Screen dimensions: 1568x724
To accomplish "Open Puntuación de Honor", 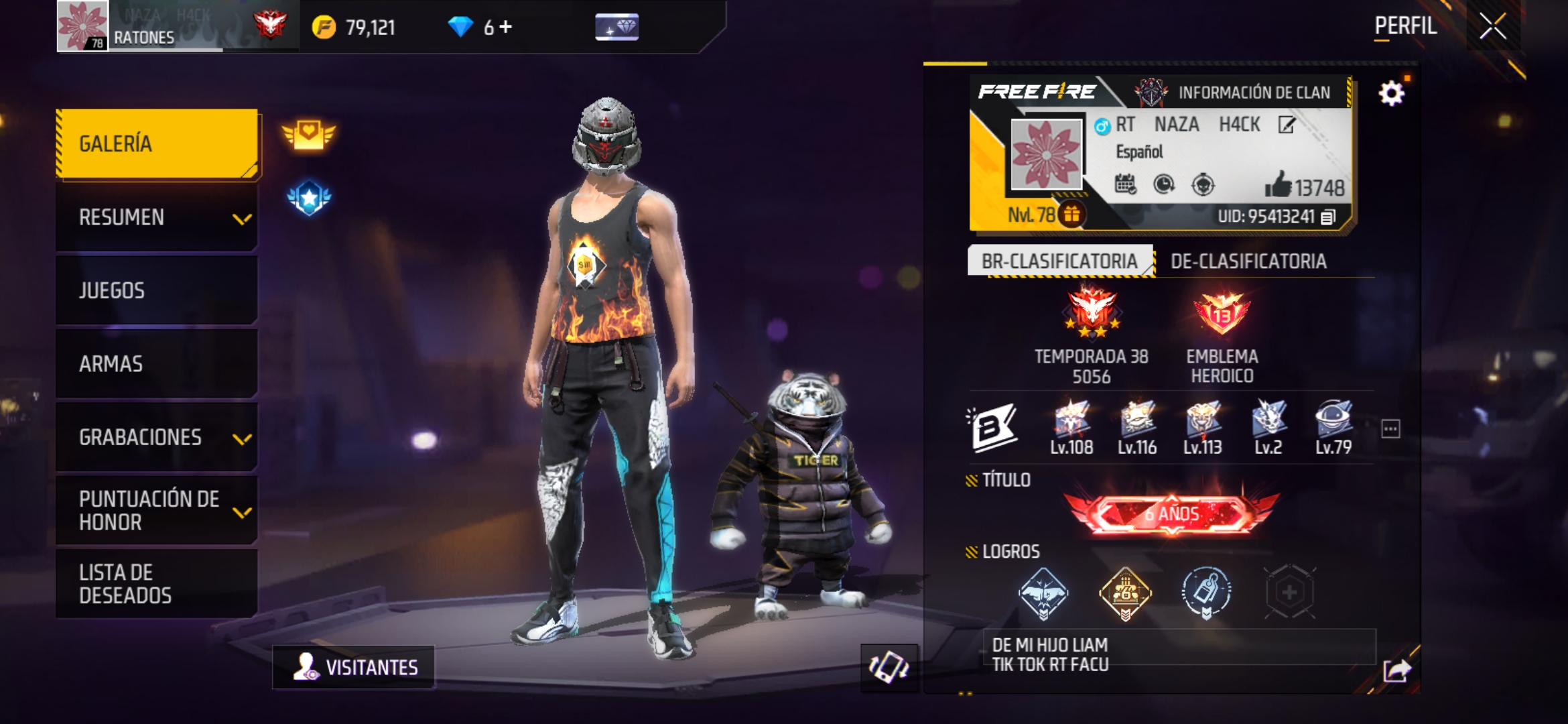I will pos(157,510).
